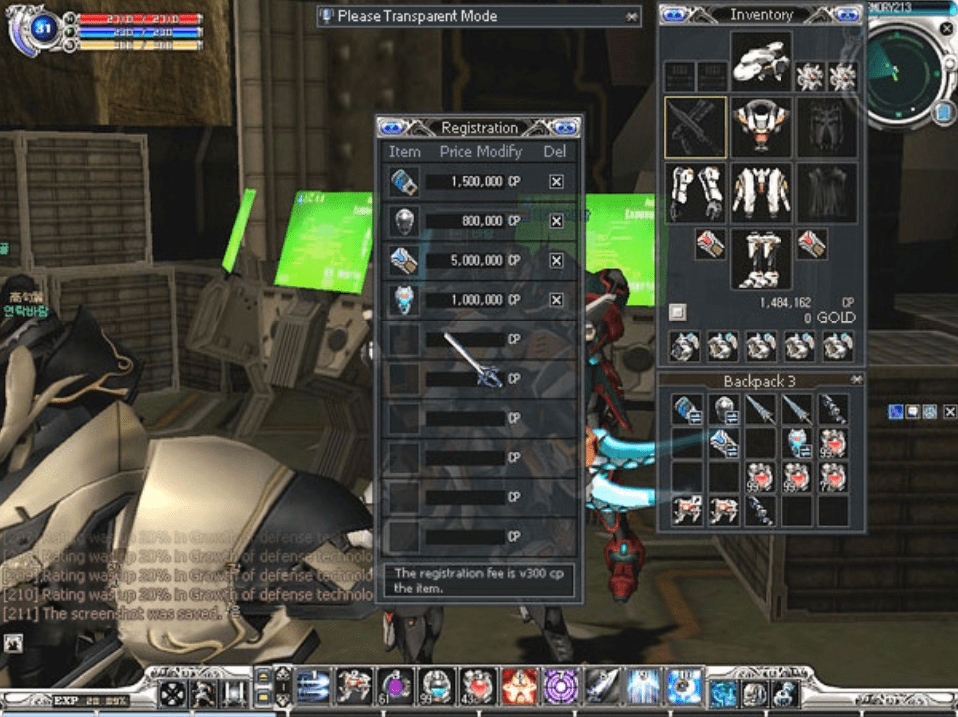Activate the purple concentric rings skill

click(560, 688)
